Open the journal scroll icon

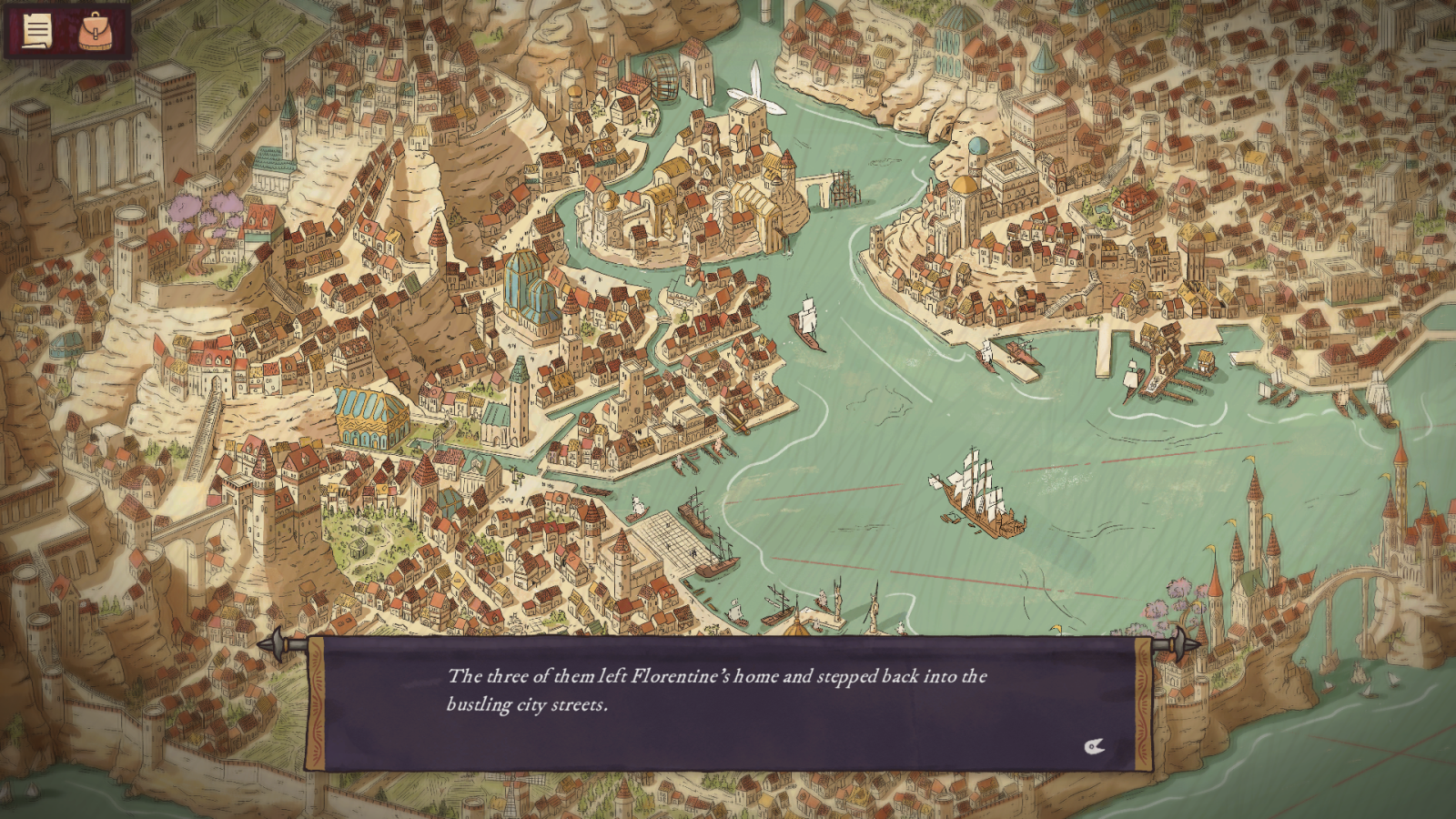coord(37,32)
